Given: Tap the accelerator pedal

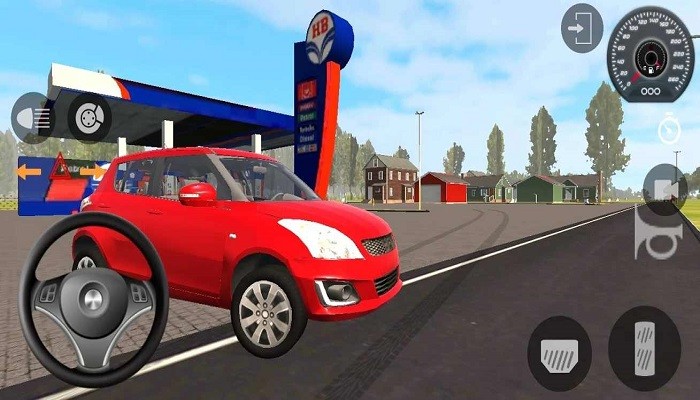Looking at the screenshot, I should coord(644,347).
